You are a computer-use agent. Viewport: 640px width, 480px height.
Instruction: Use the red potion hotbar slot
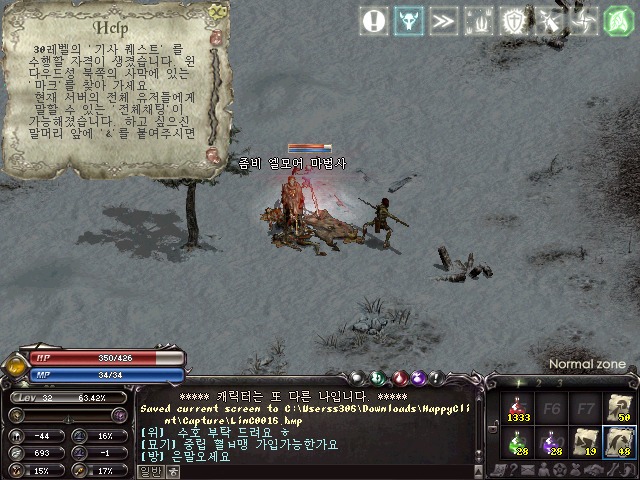518,409
